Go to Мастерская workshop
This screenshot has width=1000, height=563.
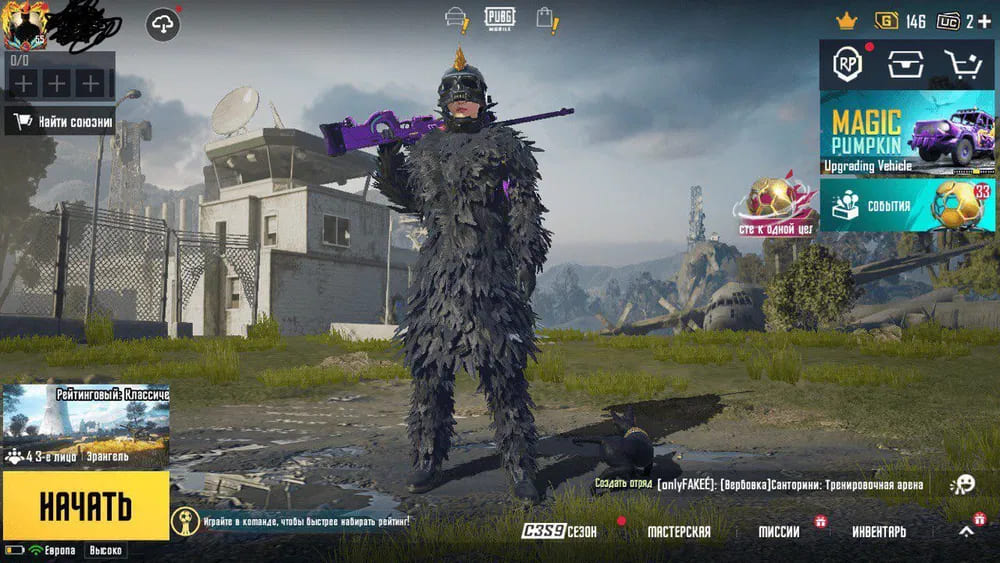[x=679, y=532]
